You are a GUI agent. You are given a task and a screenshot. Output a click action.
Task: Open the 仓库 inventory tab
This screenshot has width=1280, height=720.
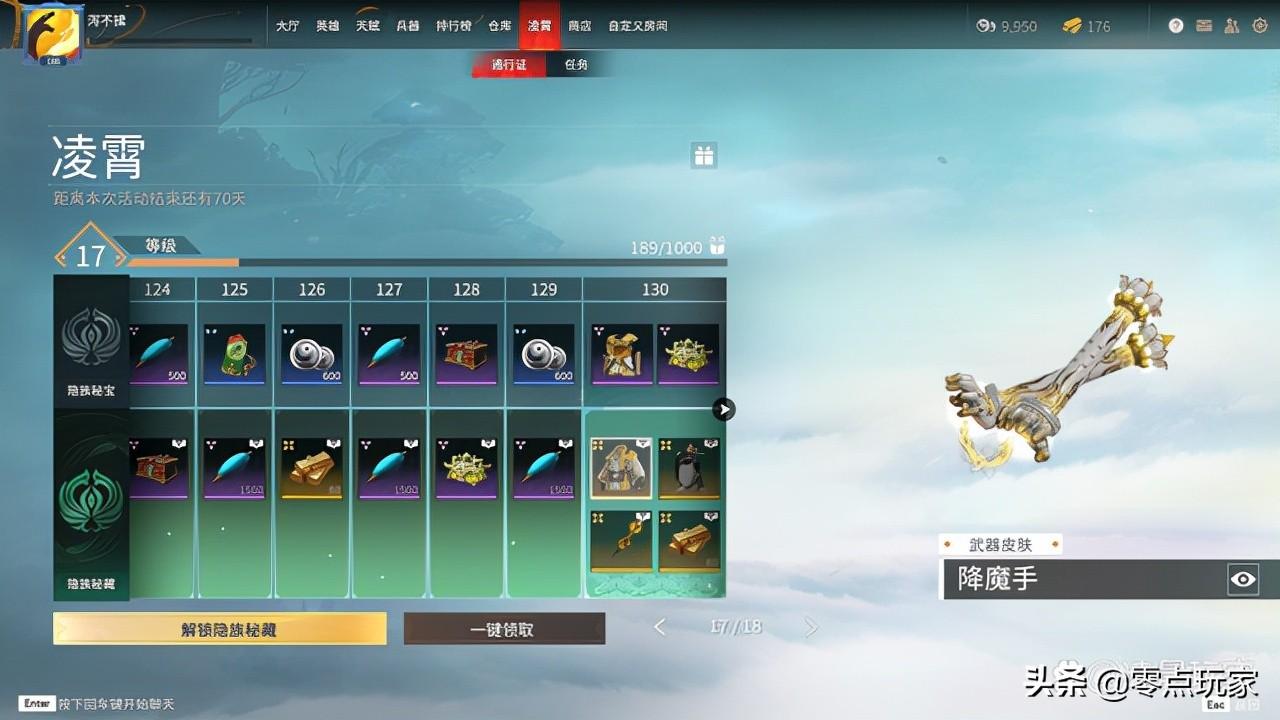point(500,26)
